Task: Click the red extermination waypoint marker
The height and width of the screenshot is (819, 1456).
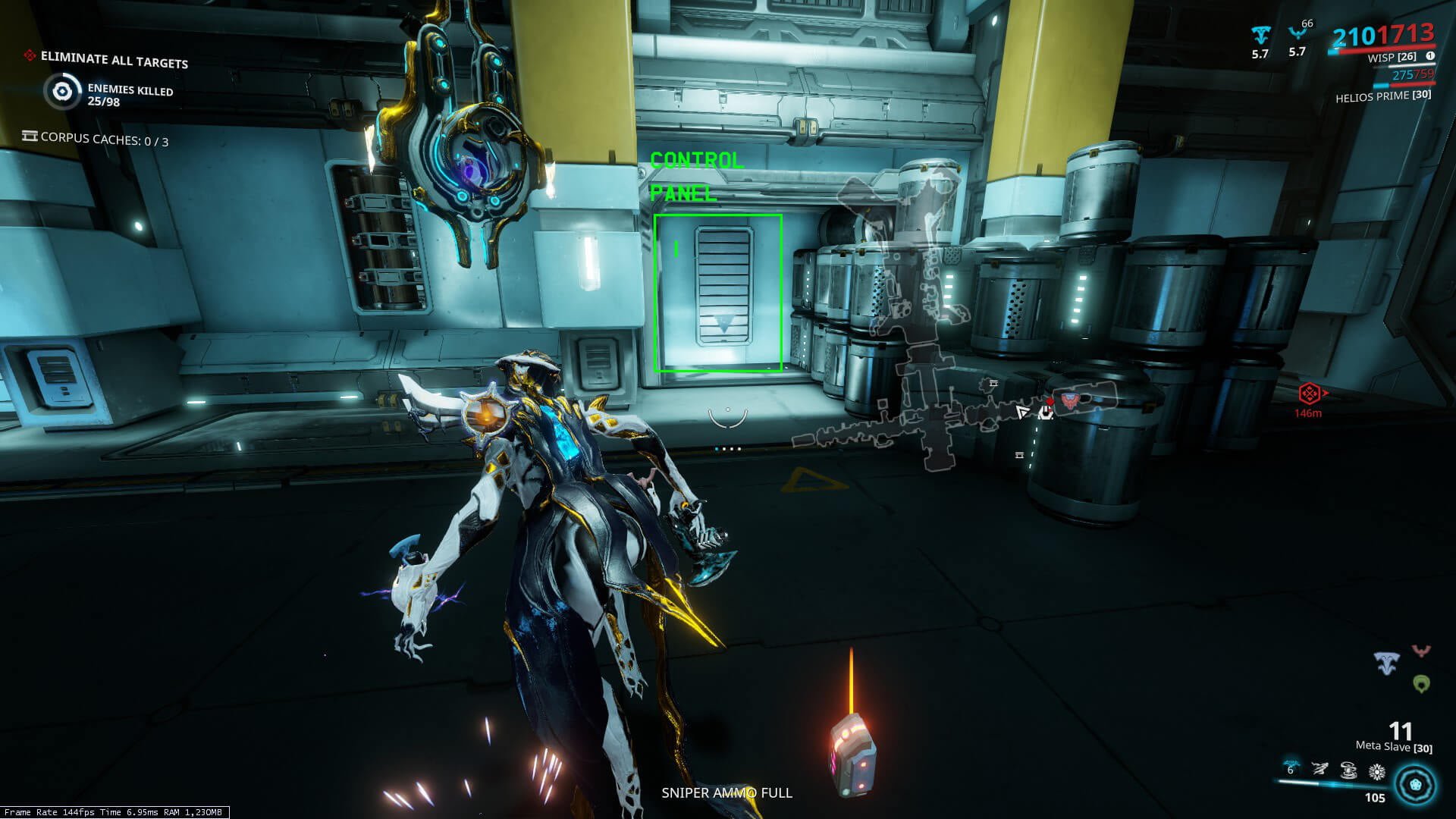Action: click(1310, 394)
